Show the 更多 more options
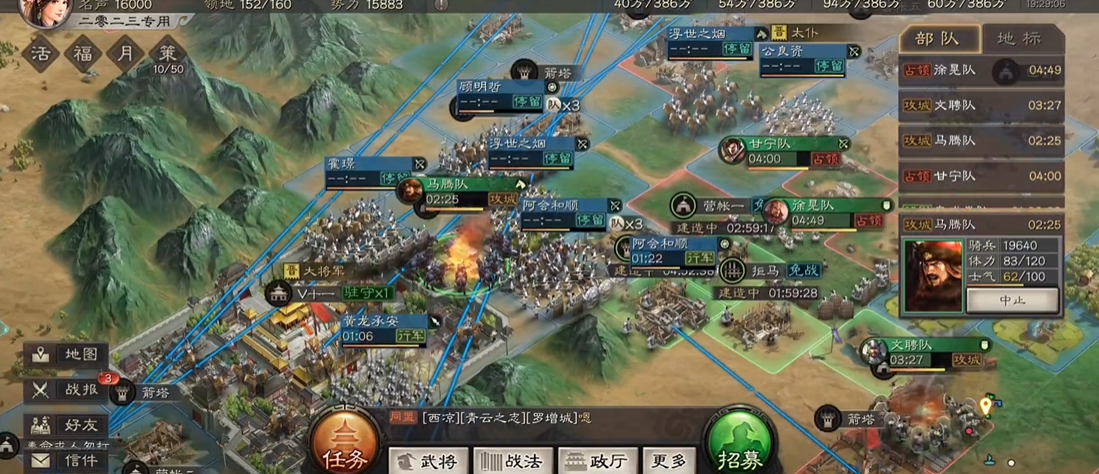 (669, 460)
